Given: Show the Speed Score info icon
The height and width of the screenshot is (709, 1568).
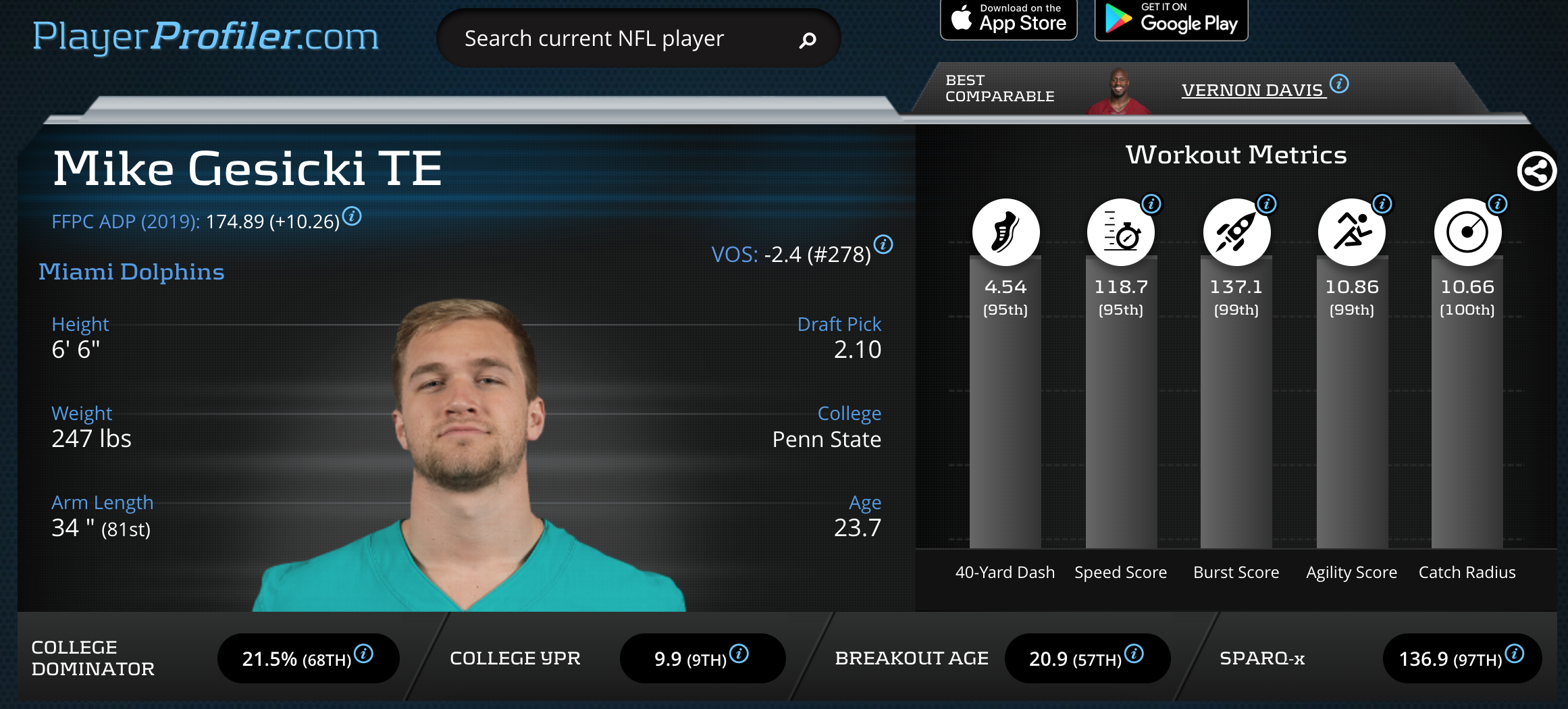Looking at the screenshot, I should (x=1151, y=203).
